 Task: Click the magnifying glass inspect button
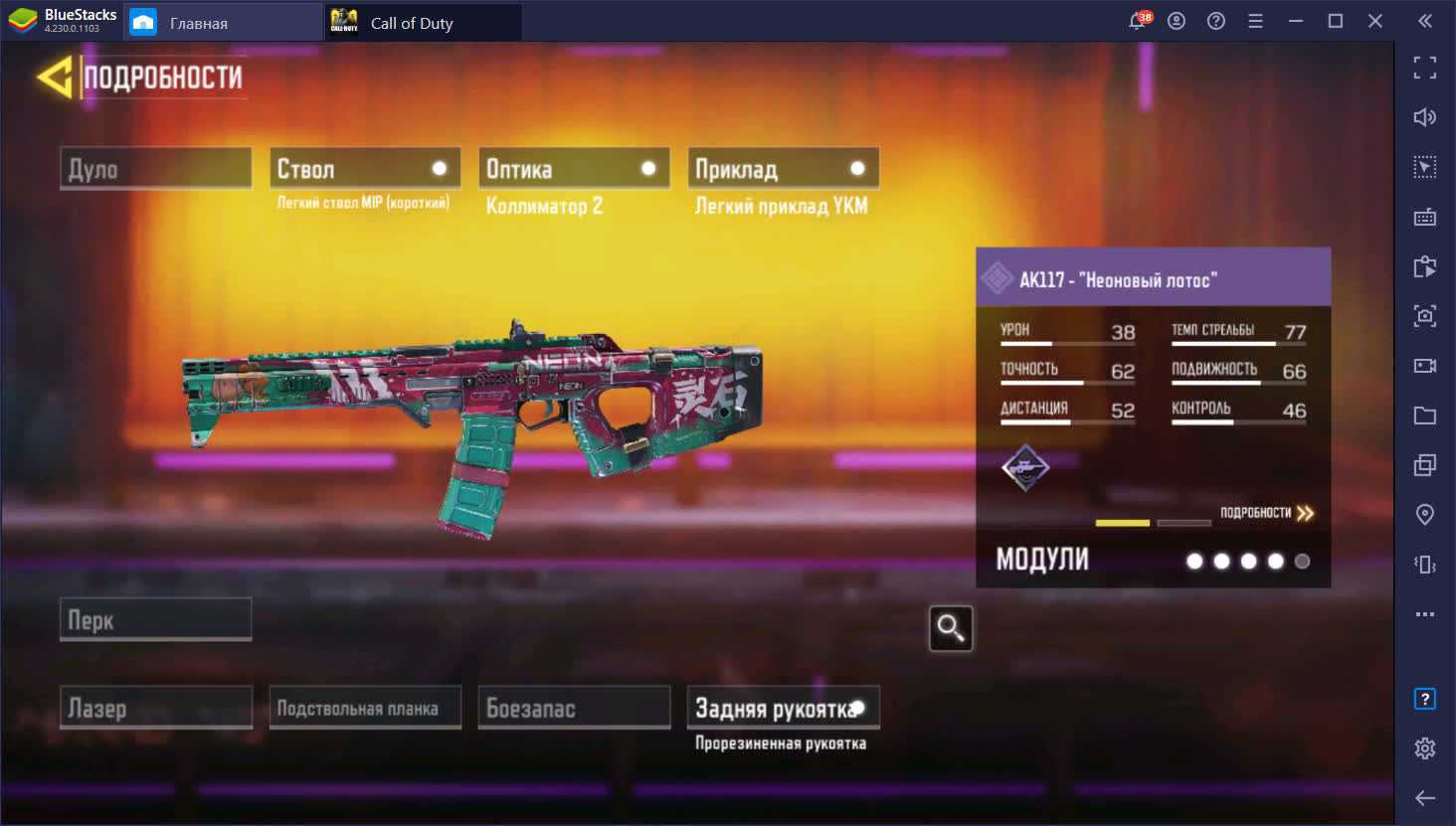pos(950,628)
